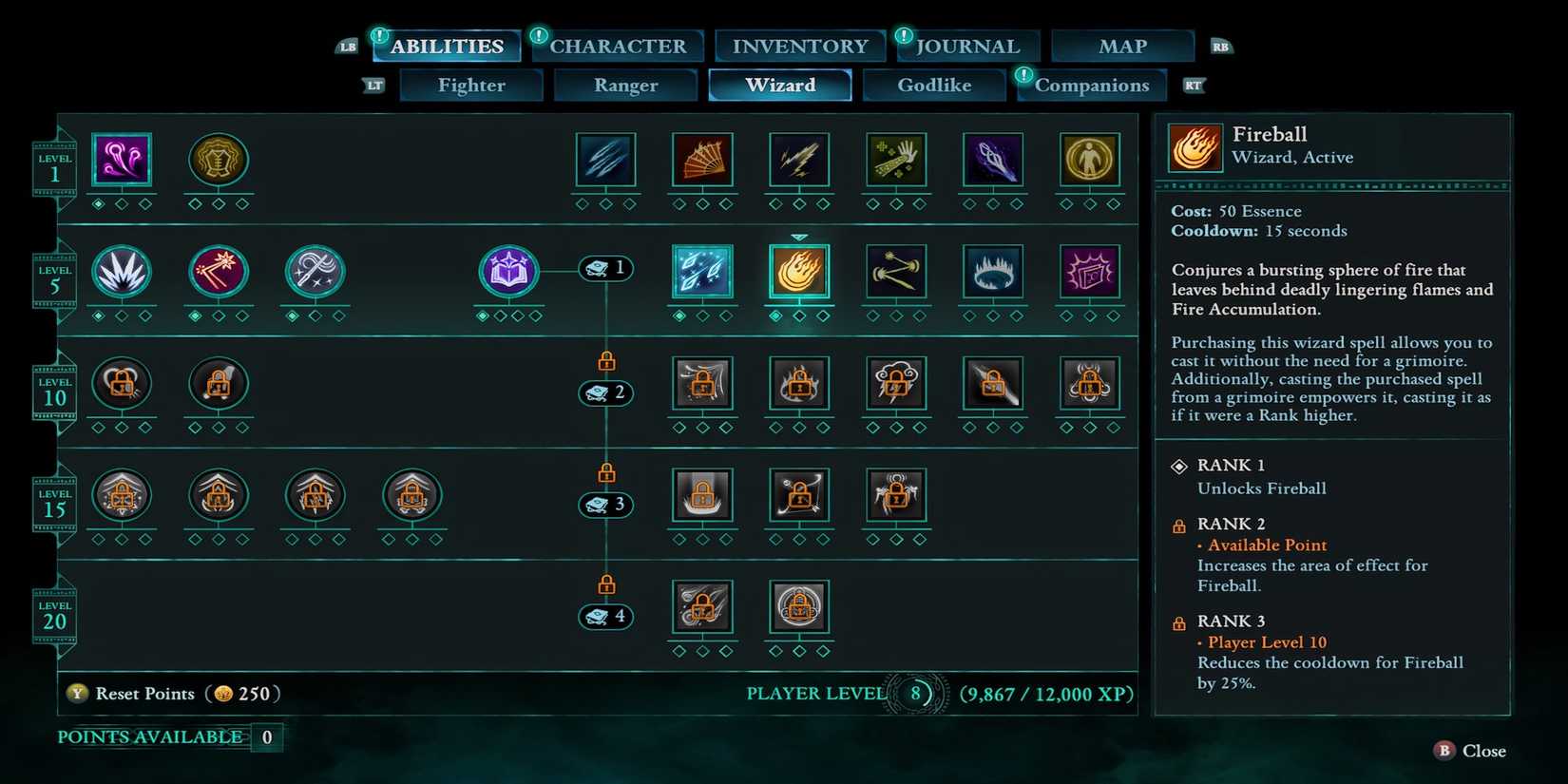1568x784 pixels.
Task: Select the fan of flames spell icon
Action: [x=702, y=162]
